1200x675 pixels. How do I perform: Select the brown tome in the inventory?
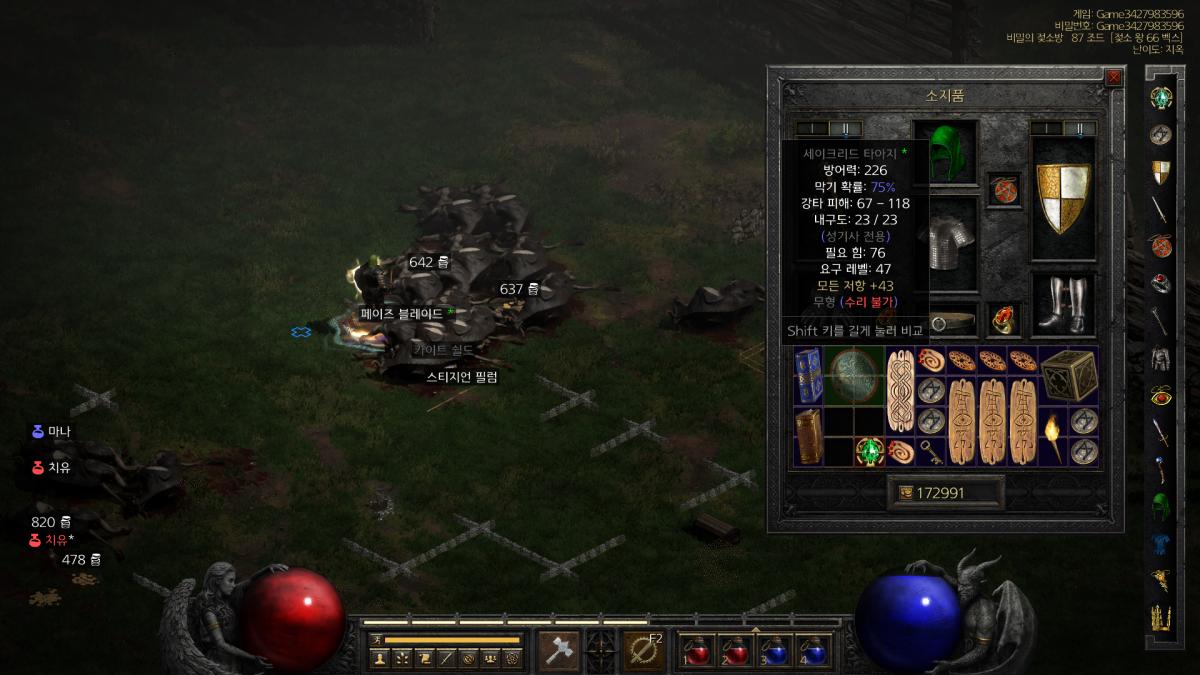[808, 436]
